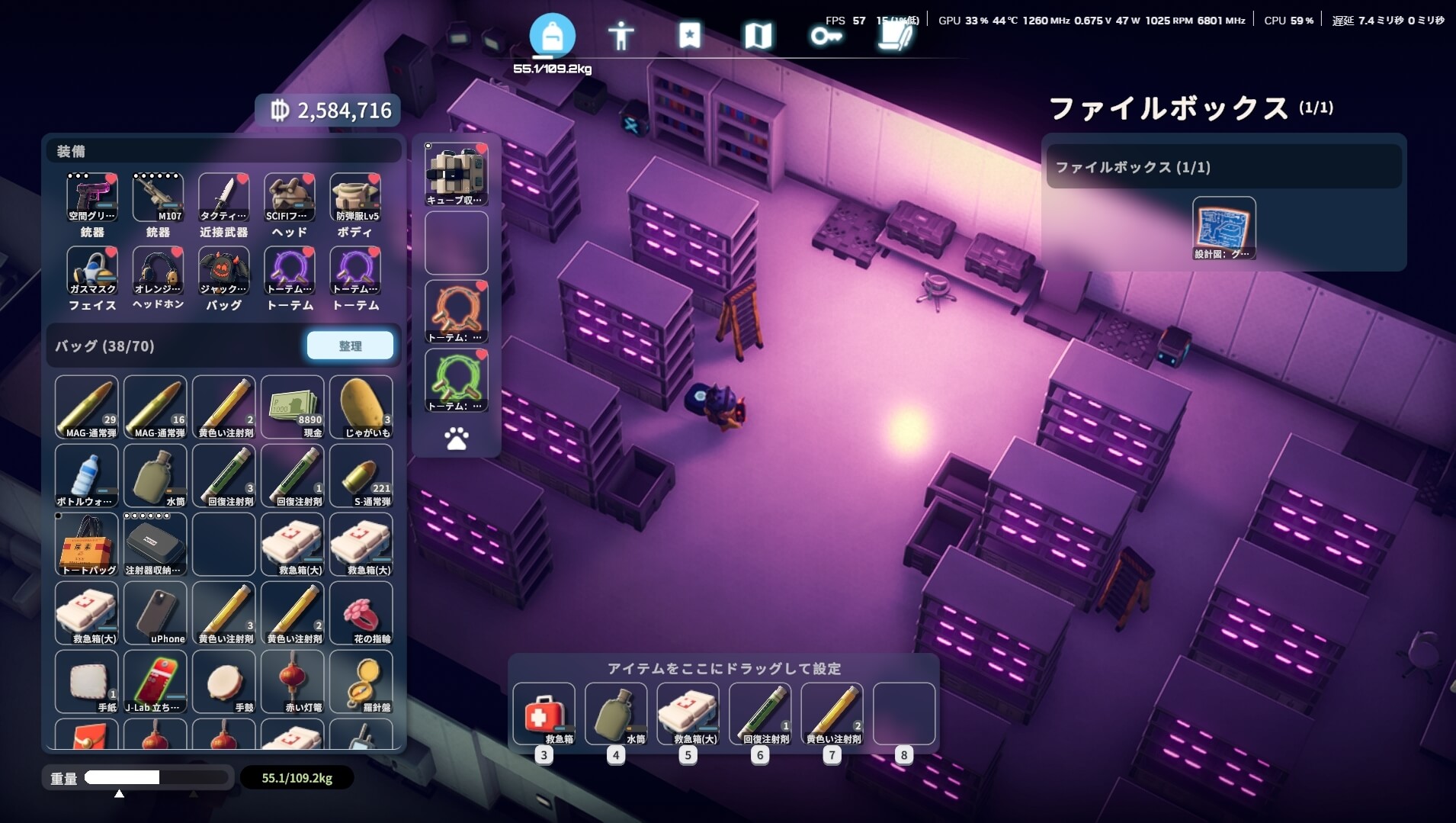Screen dimensions: 1456x823
Task: Open the bookmark star tab
Action: pos(689,35)
